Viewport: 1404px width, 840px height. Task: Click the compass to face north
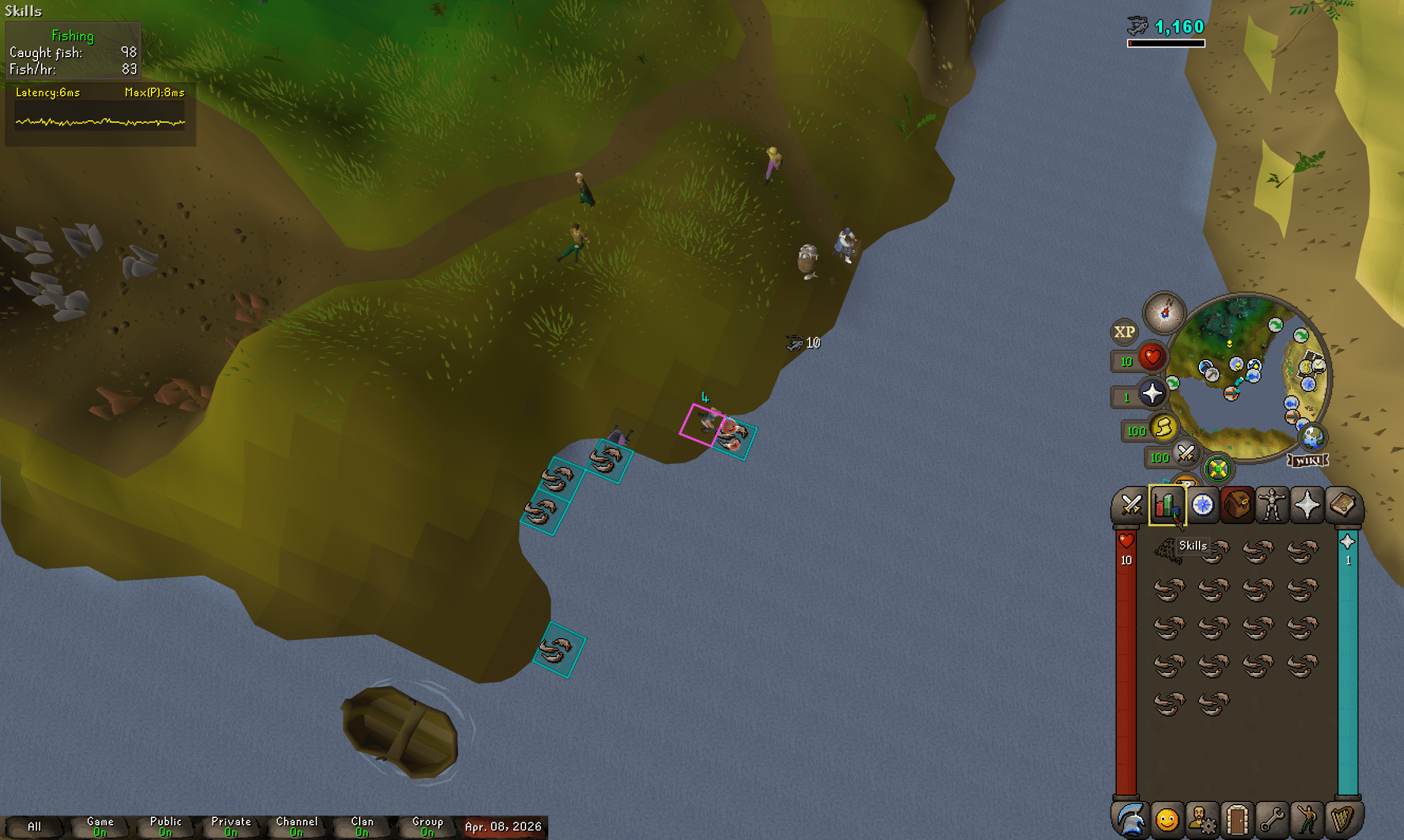(1164, 312)
